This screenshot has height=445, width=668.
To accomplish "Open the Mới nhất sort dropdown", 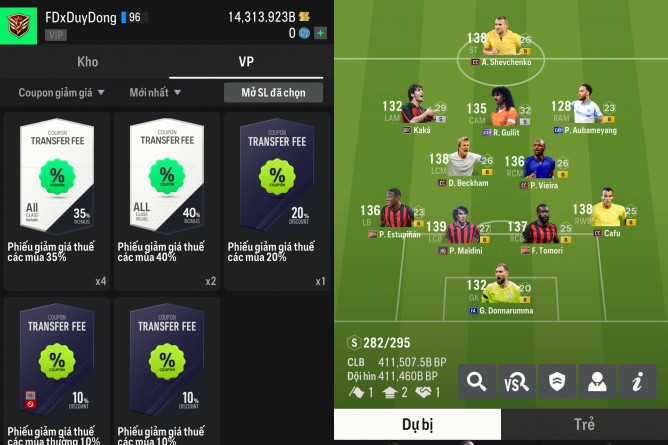I will pos(155,93).
